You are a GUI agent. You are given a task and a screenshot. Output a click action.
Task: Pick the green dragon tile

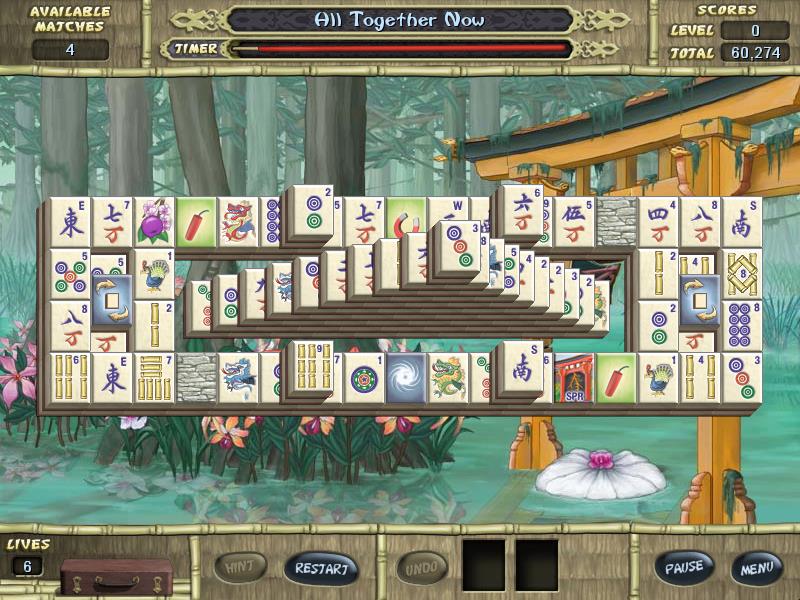448,377
